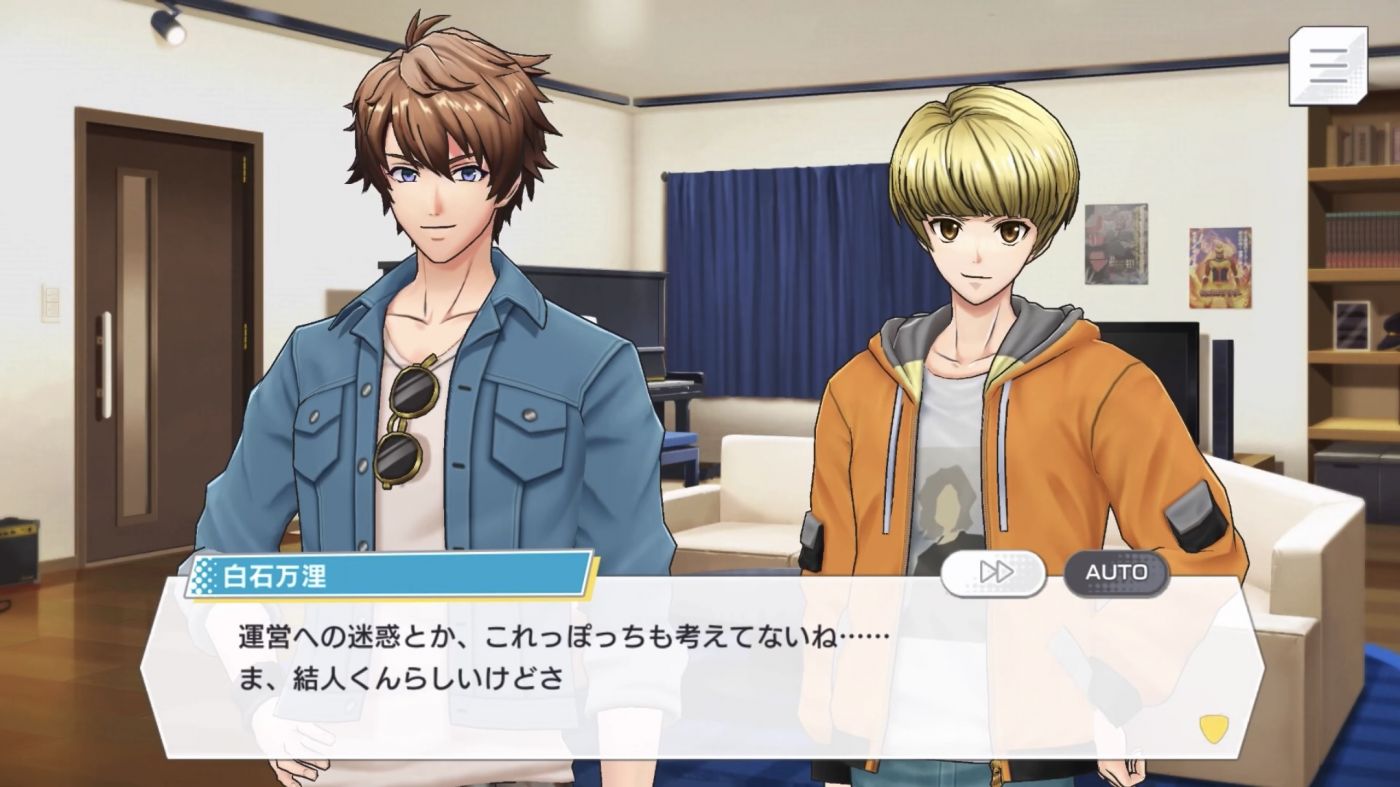Advance dialogue with the yellow arrow indicator
The width and height of the screenshot is (1400, 787).
(1214, 728)
